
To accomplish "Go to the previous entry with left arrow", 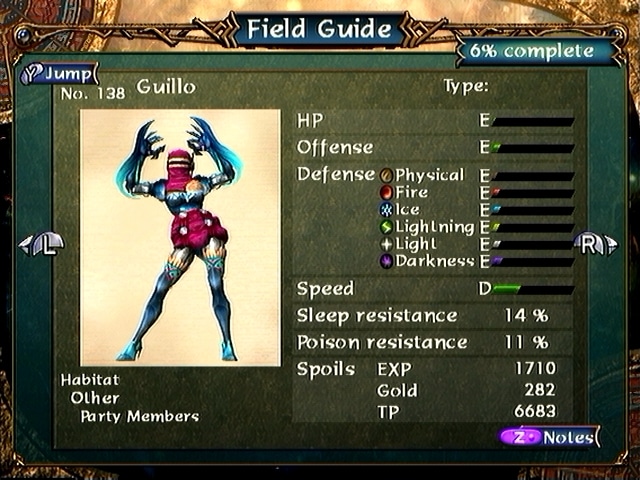I will coord(42,243).
